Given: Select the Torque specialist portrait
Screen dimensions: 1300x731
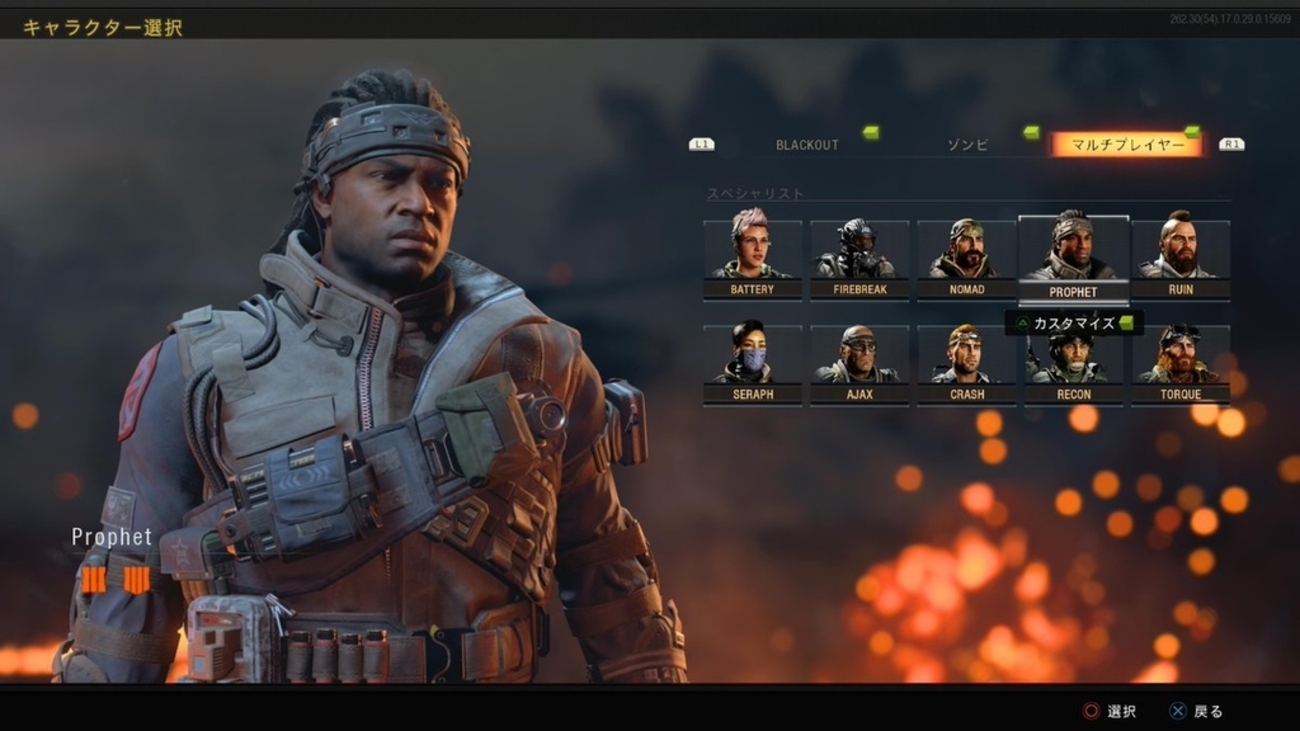Looking at the screenshot, I should point(1181,355).
